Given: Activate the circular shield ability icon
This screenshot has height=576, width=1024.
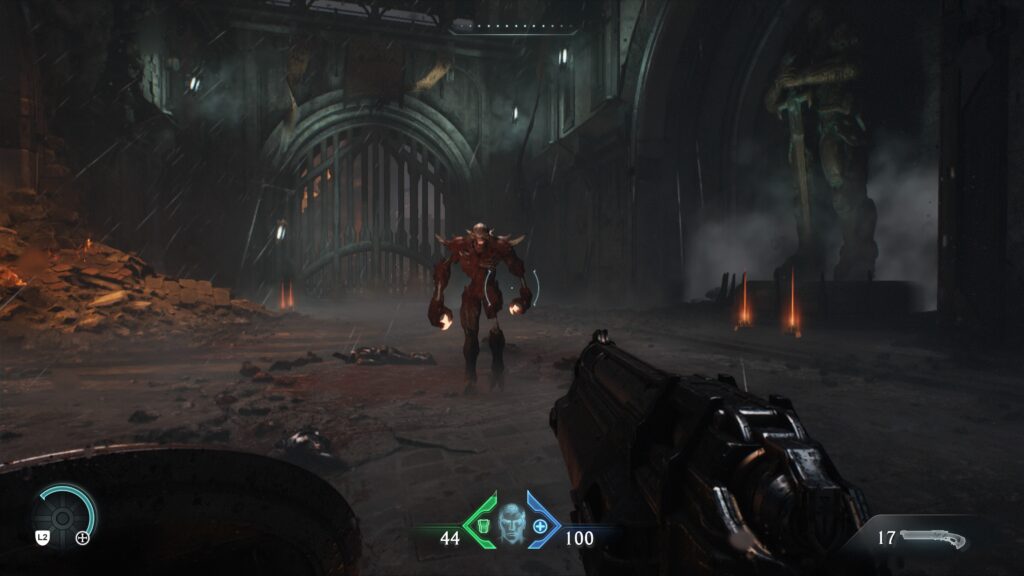Looking at the screenshot, I should pyautogui.click(x=62, y=516).
